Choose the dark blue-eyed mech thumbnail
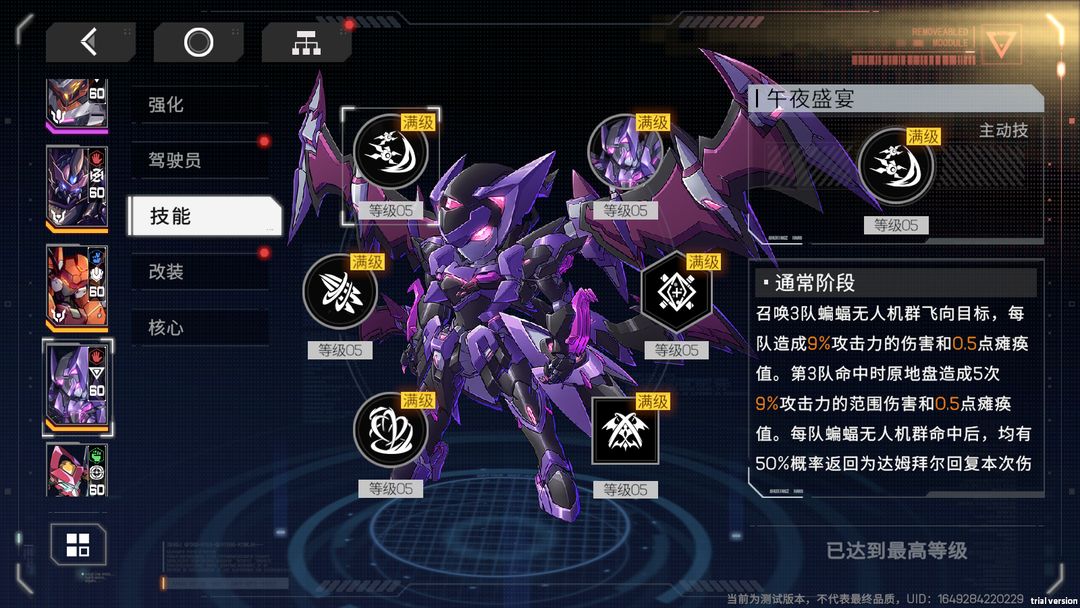This screenshot has height=608, width=1080. click(x=77, y=188)
